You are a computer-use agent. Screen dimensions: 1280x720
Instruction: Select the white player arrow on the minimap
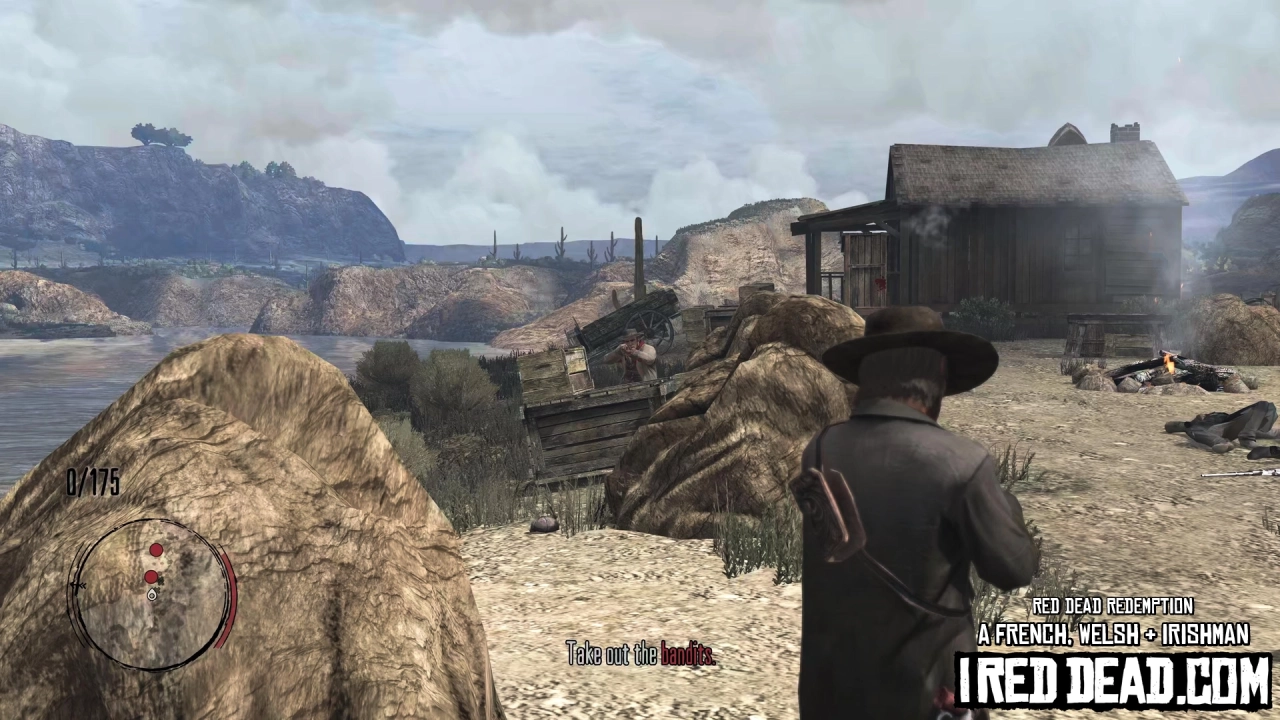(152, 594)
